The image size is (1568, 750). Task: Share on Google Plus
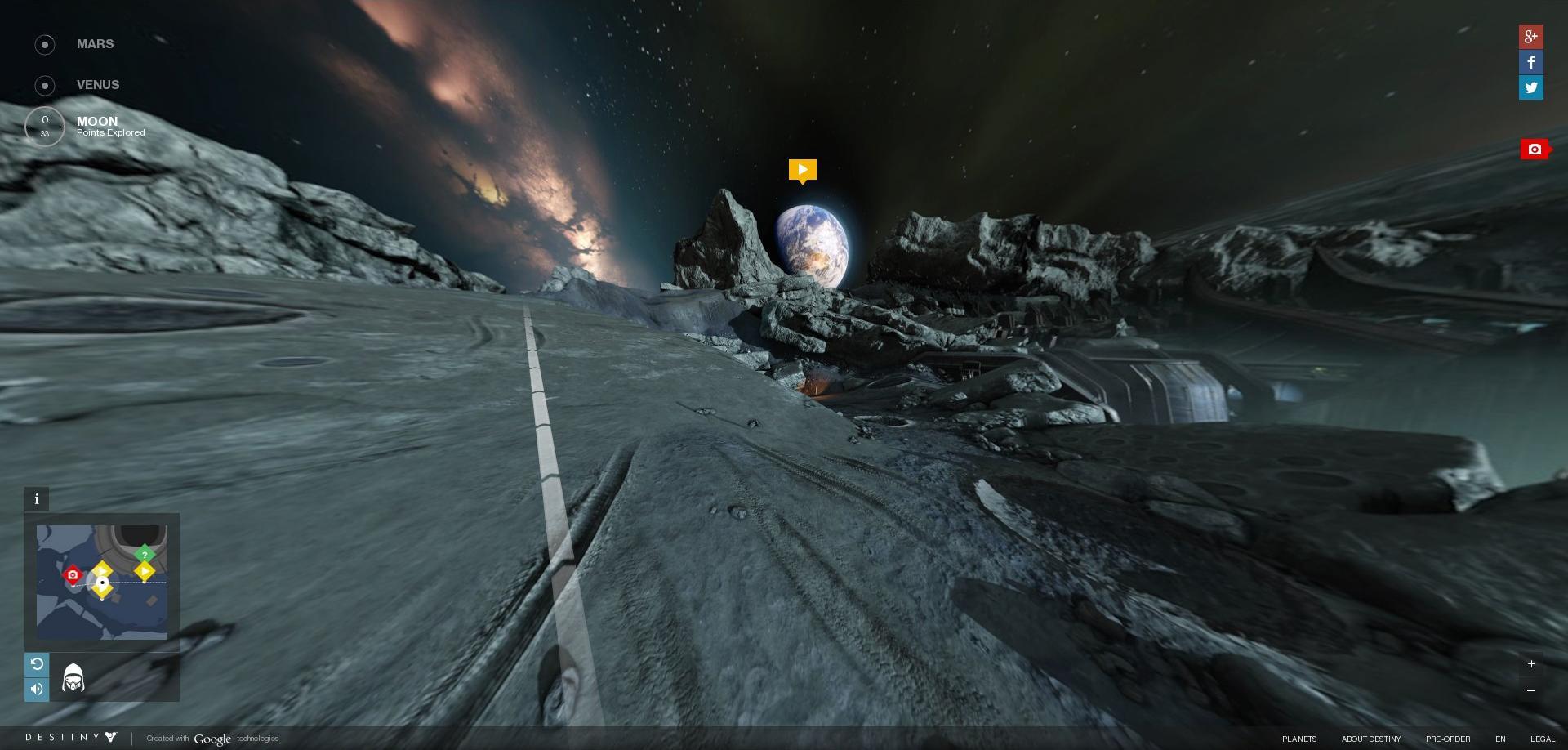(1530, 37)
